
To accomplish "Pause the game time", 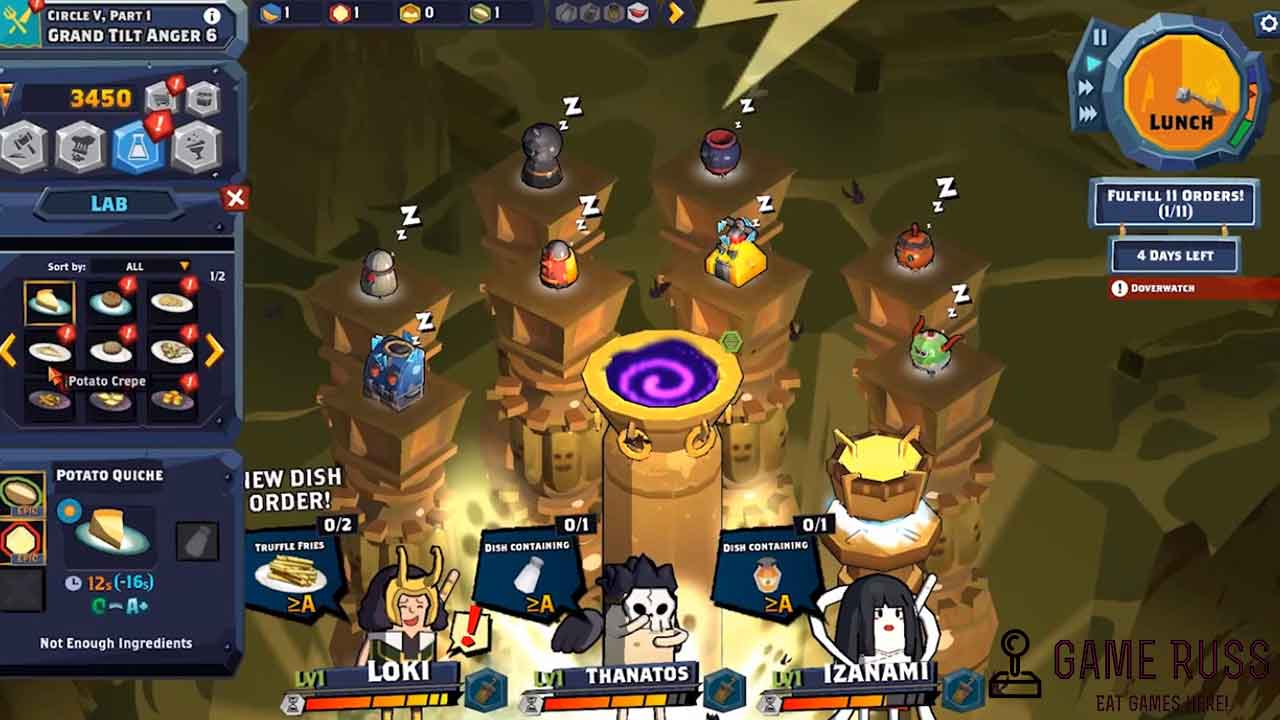I will click(x=1100, y=38).
